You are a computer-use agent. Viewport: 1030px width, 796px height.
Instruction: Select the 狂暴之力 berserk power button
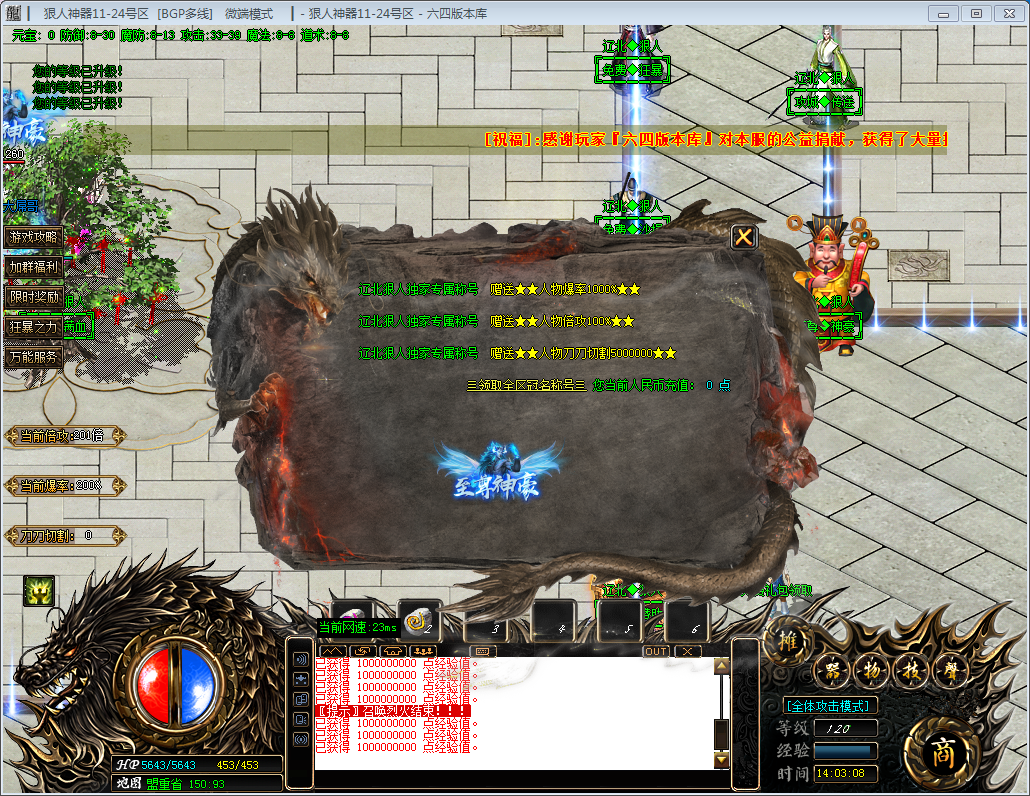(34, 326)
